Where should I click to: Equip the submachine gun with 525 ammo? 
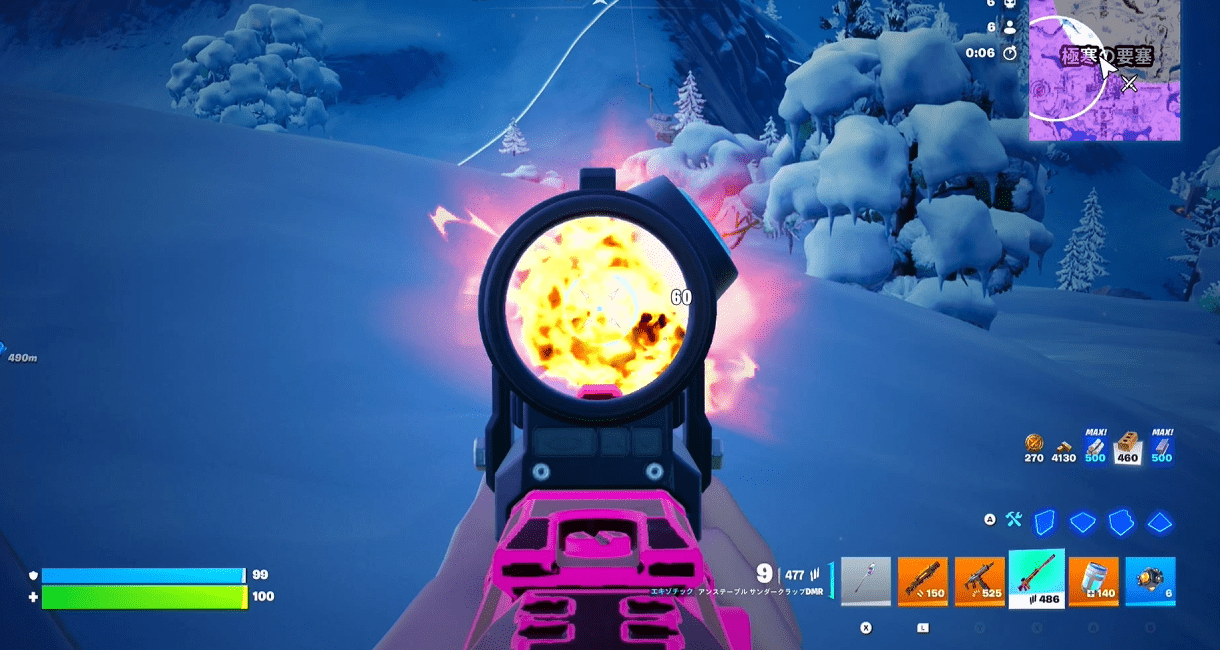(x=979, y=581)
